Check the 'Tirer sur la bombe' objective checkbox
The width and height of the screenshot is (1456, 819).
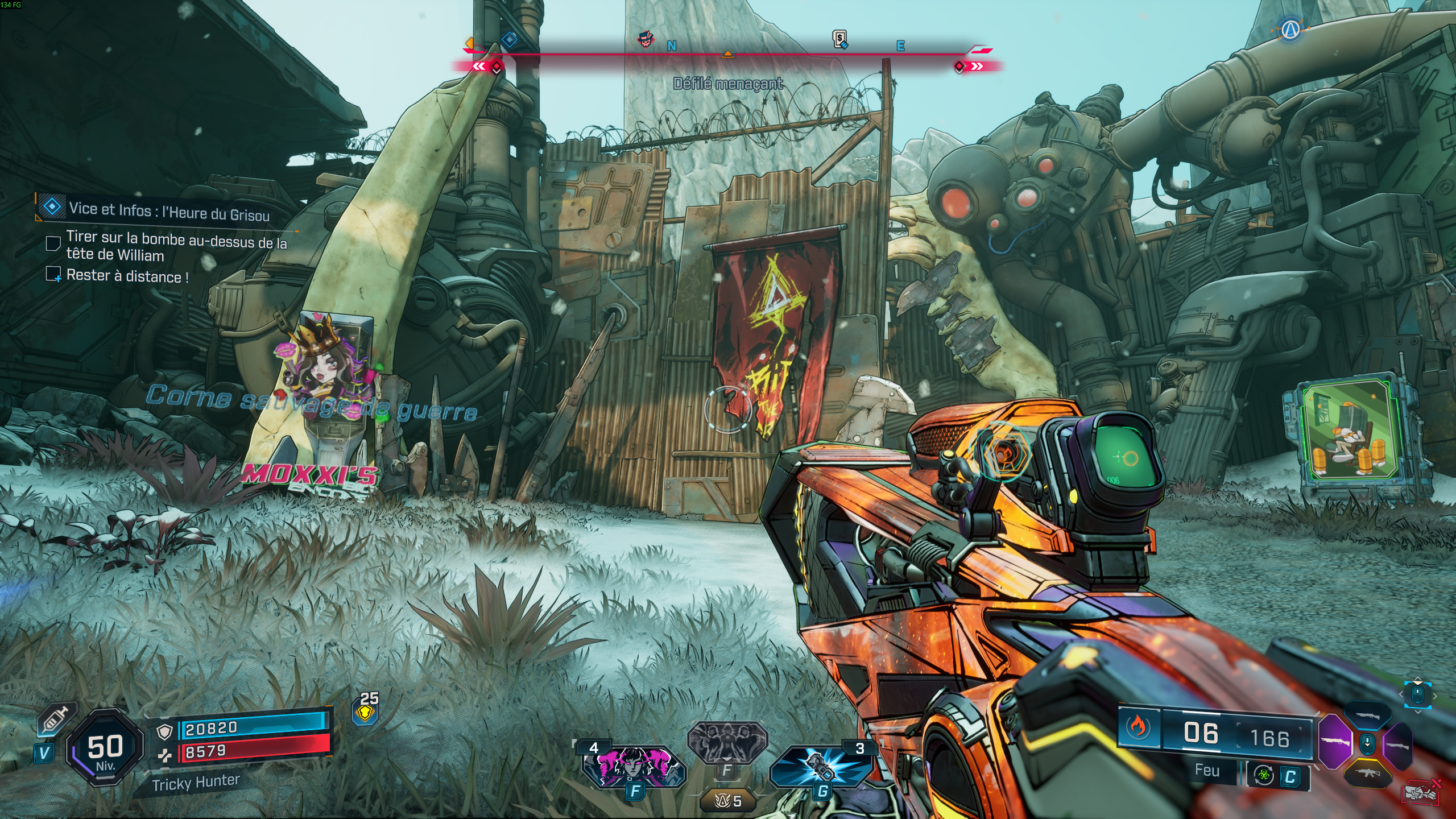55,243
